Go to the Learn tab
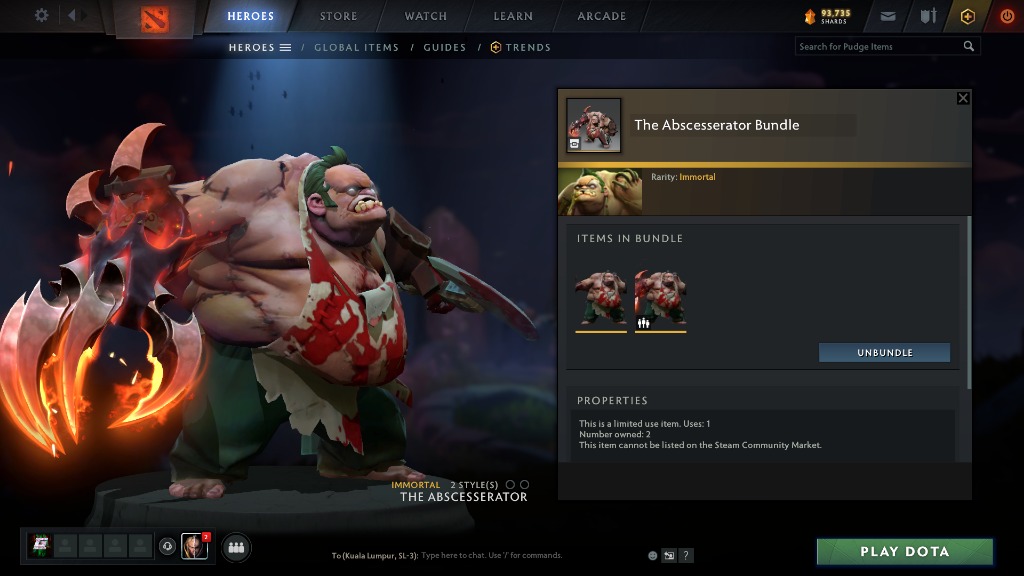Image resolution: width=1024 pixels, height=576 pixels. (x=512, y=16)
